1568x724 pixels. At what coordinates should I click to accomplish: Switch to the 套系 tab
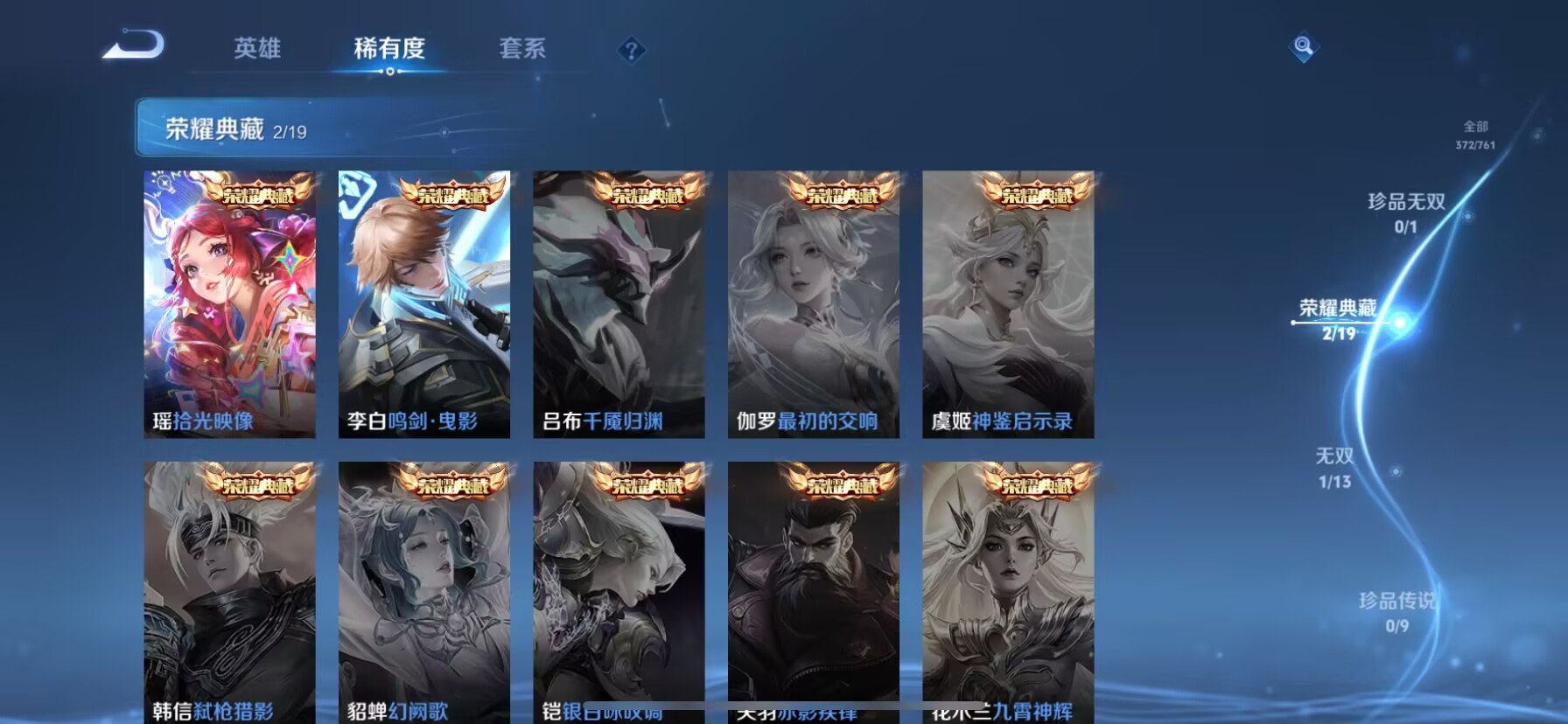[x=524, y=50]
